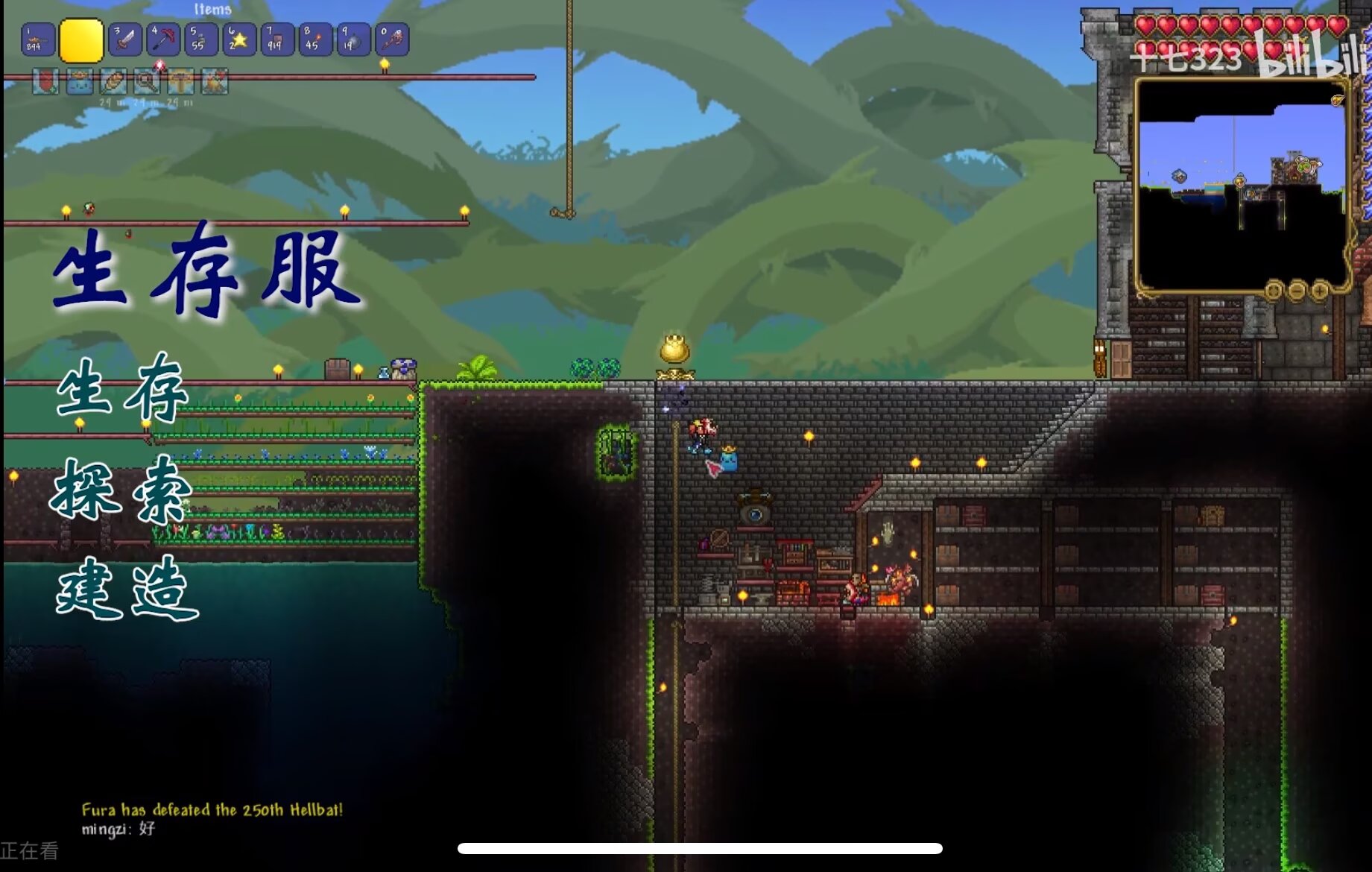
Task: Choose the fallen star in slot 6
Action: tap(238, 40)
